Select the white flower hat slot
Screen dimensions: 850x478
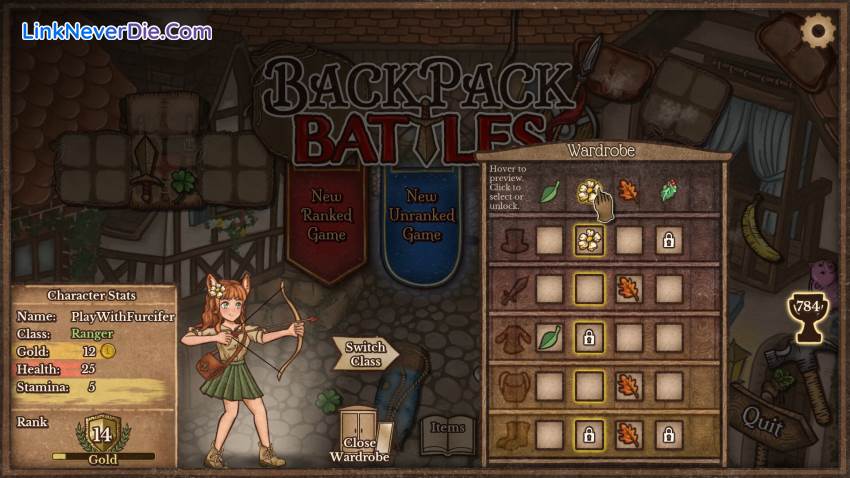[590, 240]
